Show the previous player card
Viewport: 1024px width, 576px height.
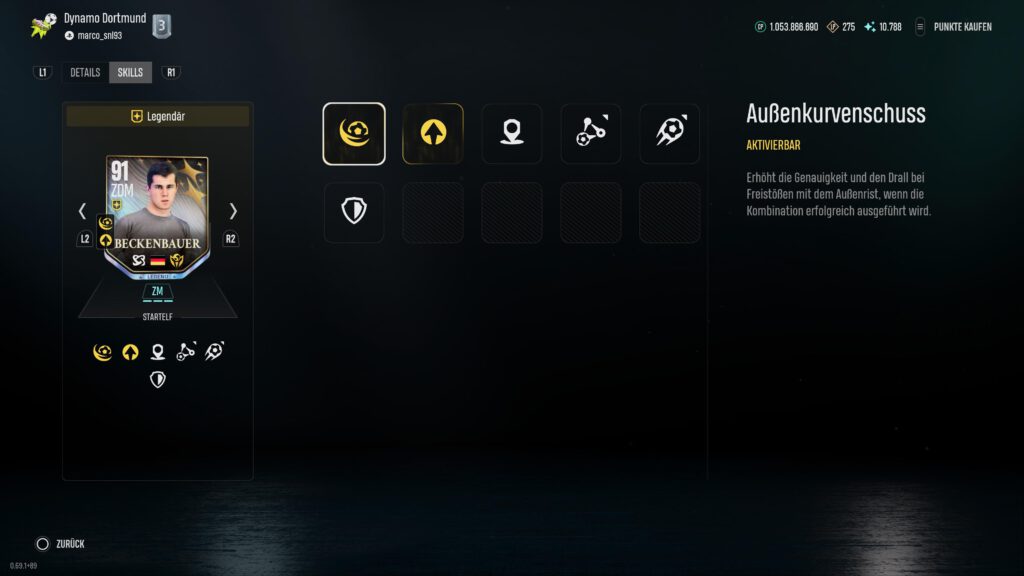click(83, 211)
